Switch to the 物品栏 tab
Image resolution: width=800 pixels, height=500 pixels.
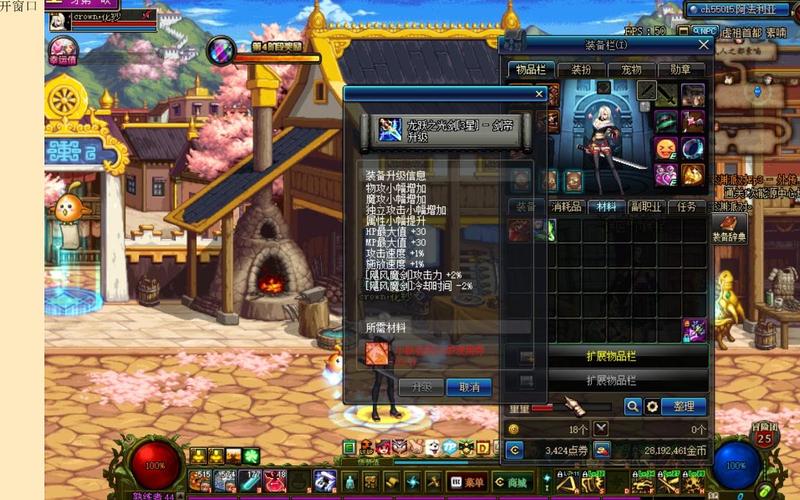[531, 70]
